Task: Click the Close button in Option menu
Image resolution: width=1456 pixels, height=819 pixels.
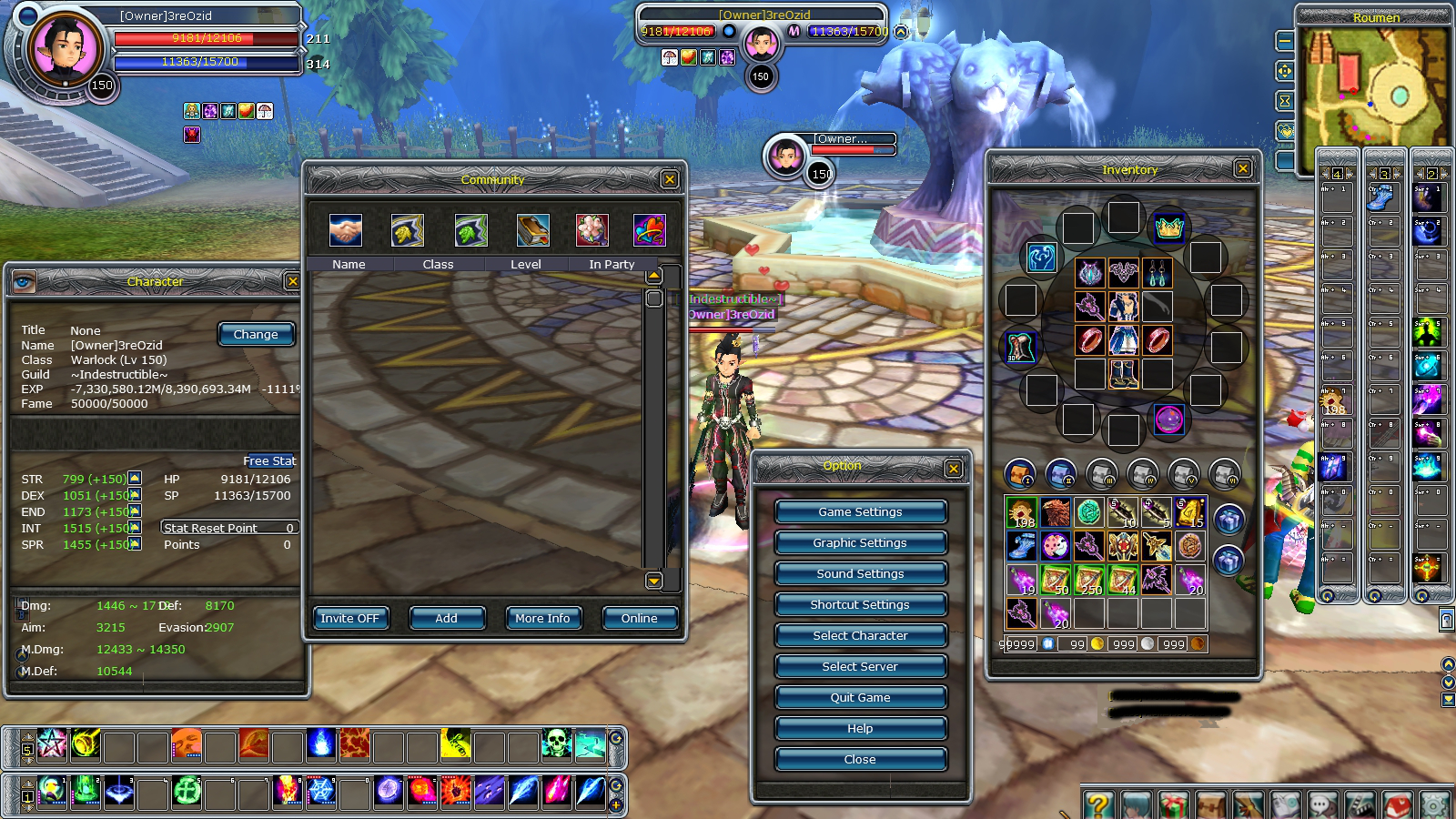Action: pos(860,760)
